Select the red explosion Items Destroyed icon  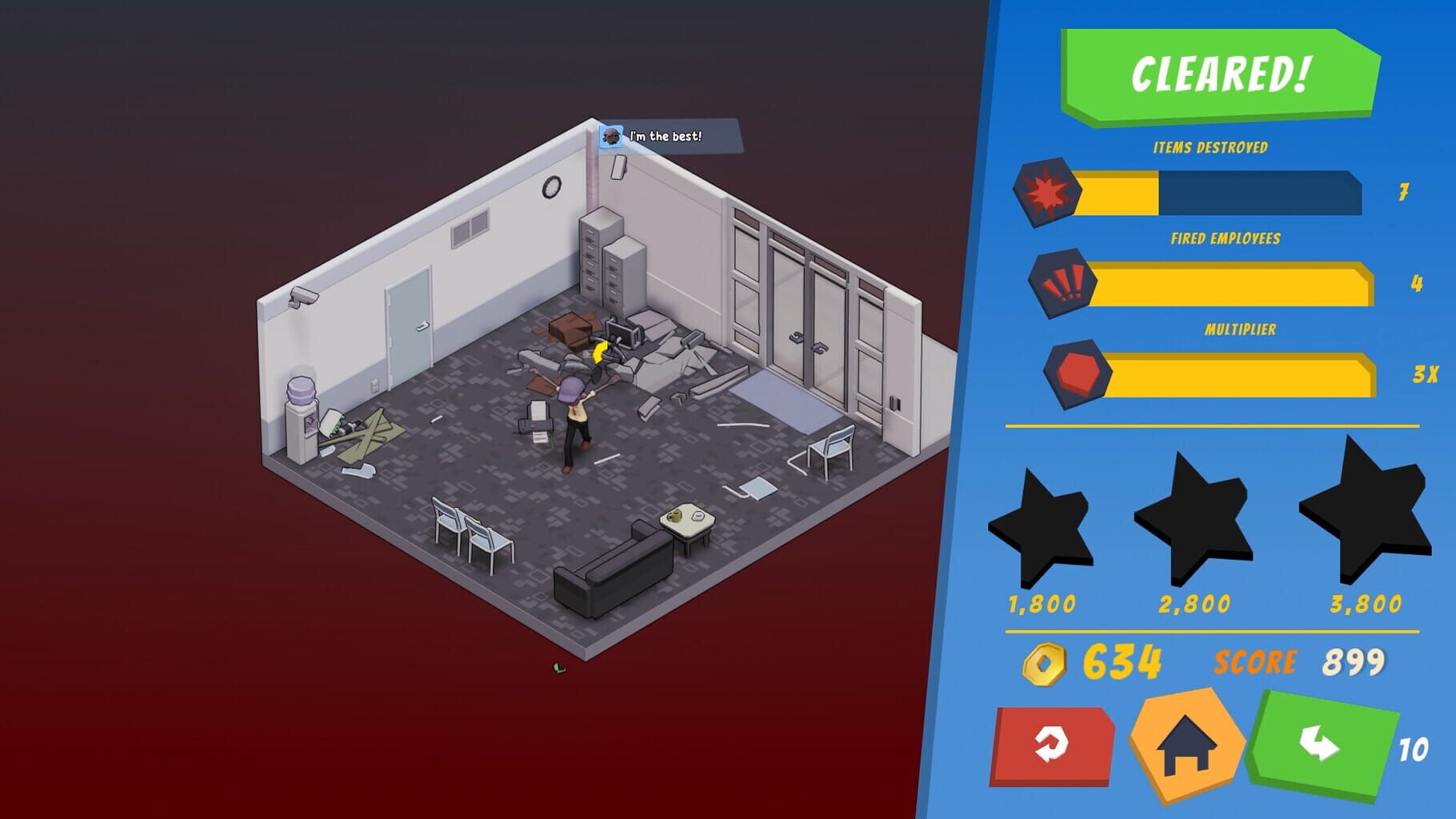(1048, 192)
